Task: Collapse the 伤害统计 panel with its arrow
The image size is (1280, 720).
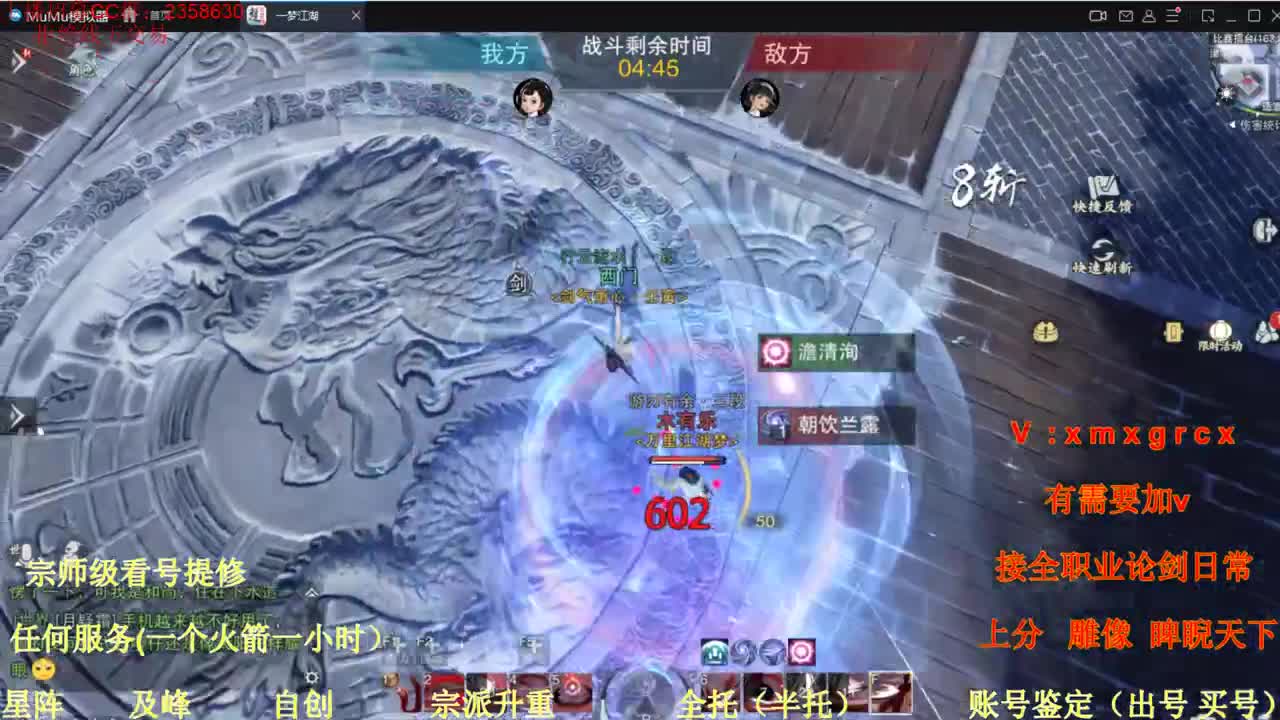Action: point(1233,123)
